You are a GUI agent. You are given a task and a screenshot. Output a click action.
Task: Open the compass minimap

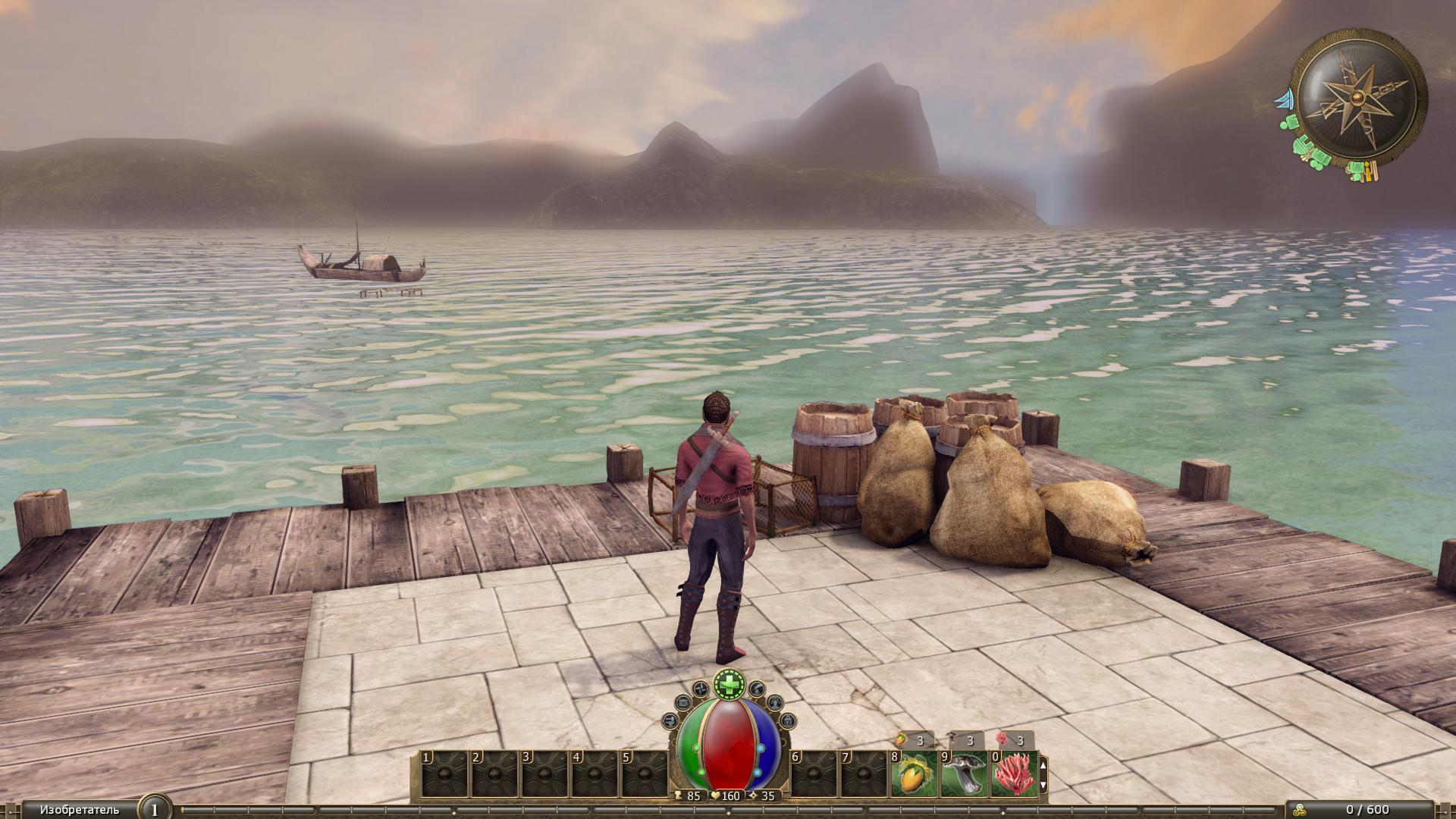coord(1357,96)
